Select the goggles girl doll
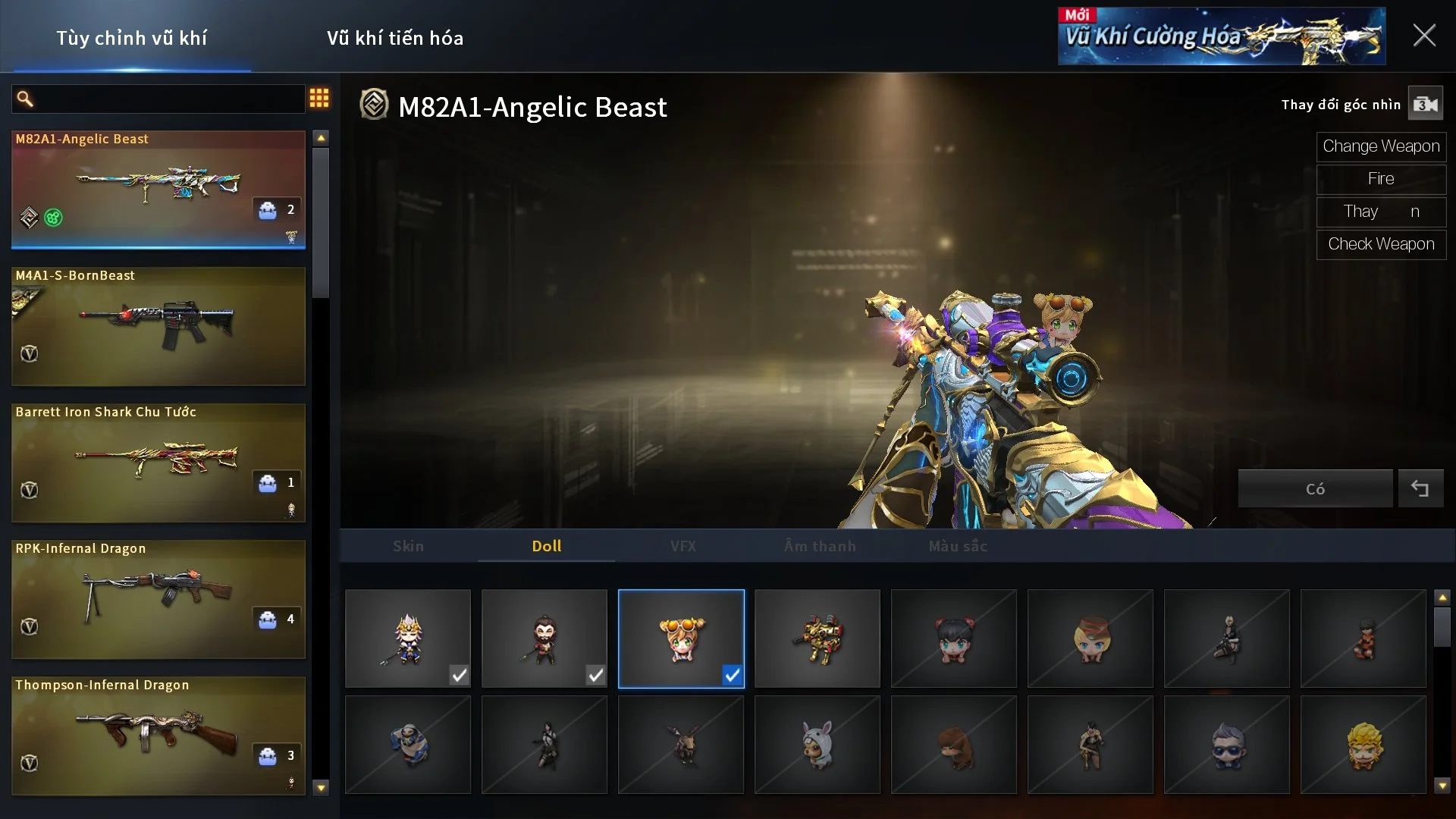Image resolution: width=1456 pixels, height=819 pixels. coord(681,639)
